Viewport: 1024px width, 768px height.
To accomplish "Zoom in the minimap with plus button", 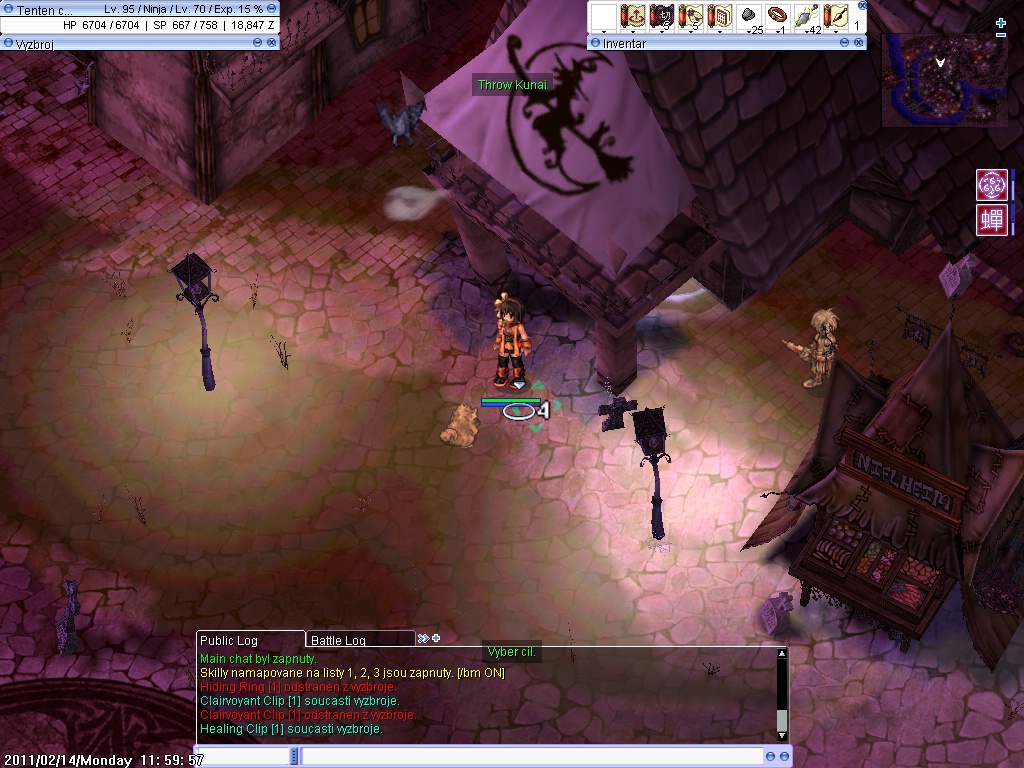I will click(x=1001, y=22).
